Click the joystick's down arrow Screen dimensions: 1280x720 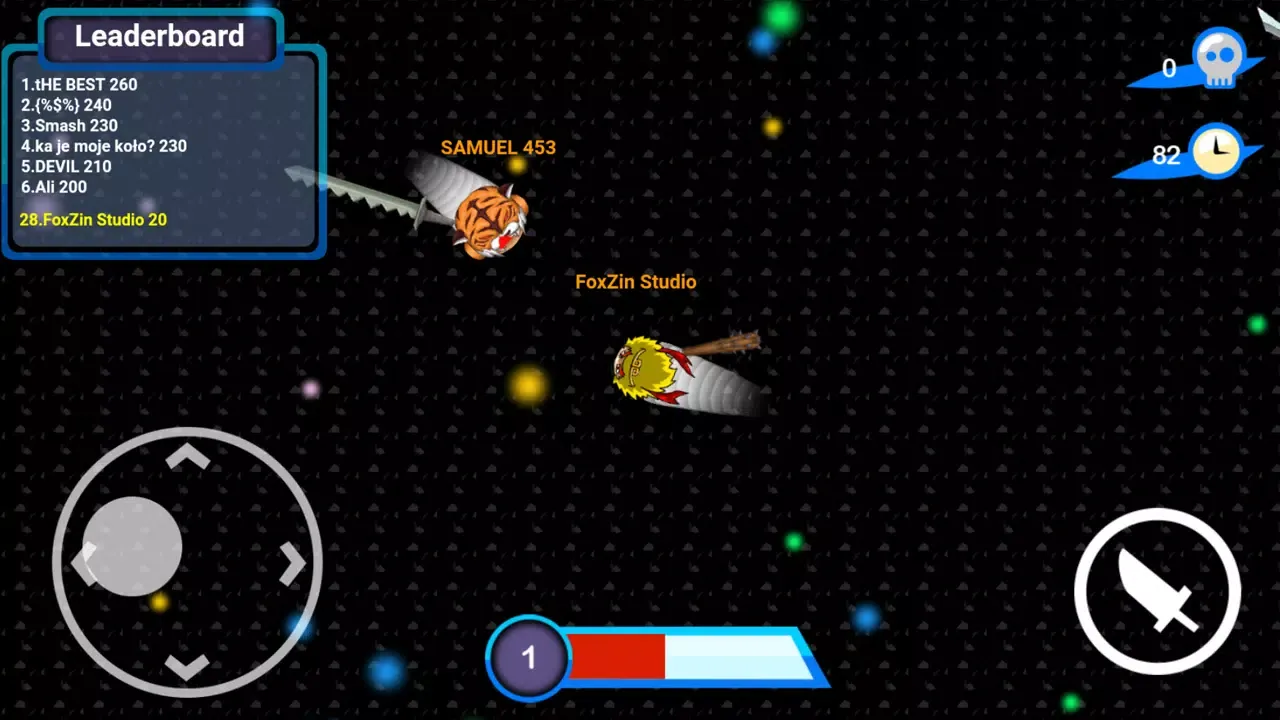pos(187,666)
